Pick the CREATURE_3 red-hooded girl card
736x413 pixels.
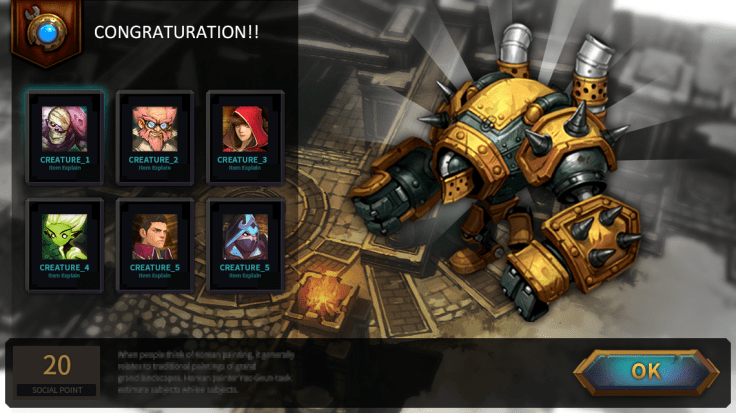point(244,133)
